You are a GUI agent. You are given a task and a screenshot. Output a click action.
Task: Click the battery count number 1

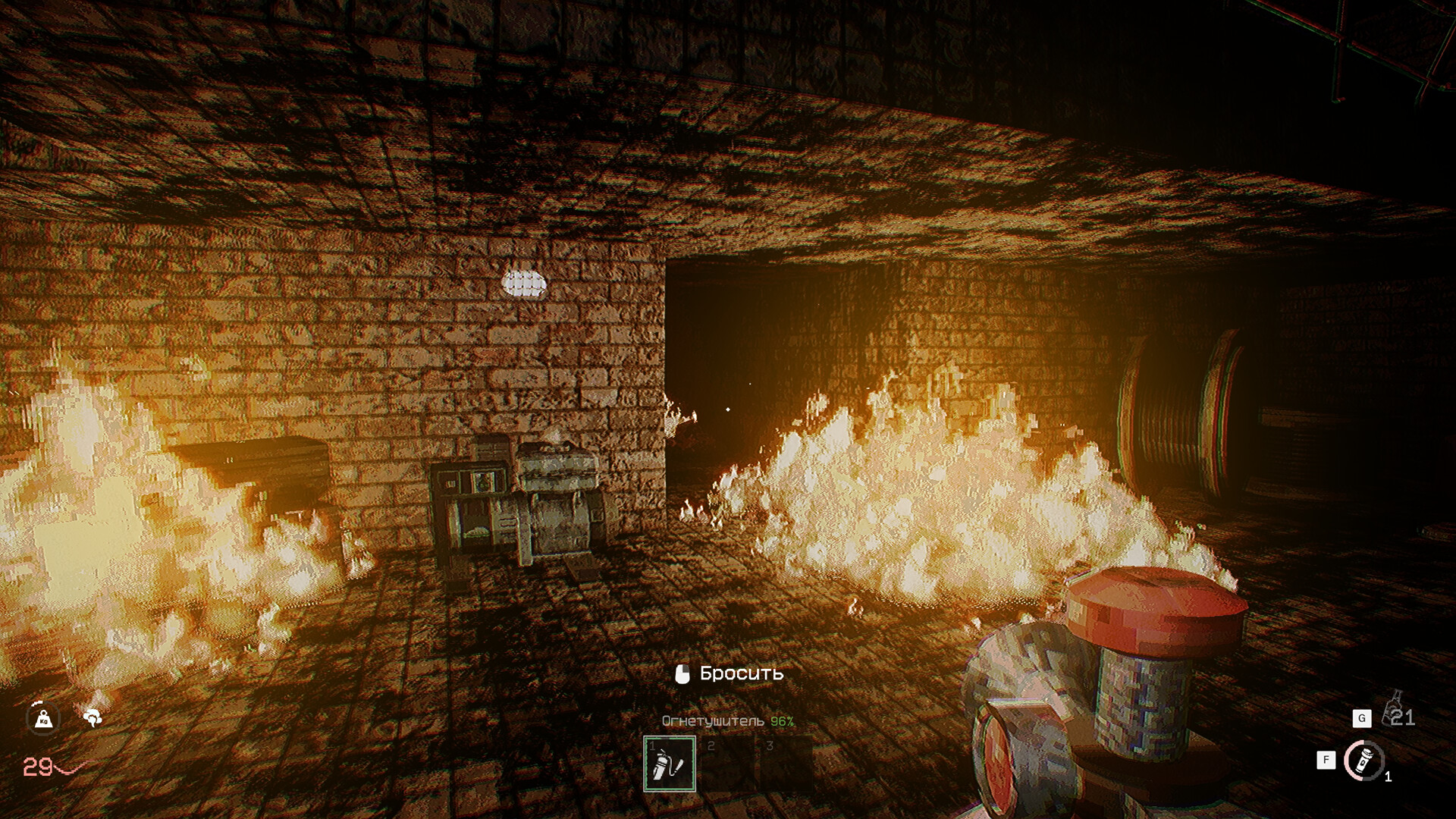coord(1389,777)
